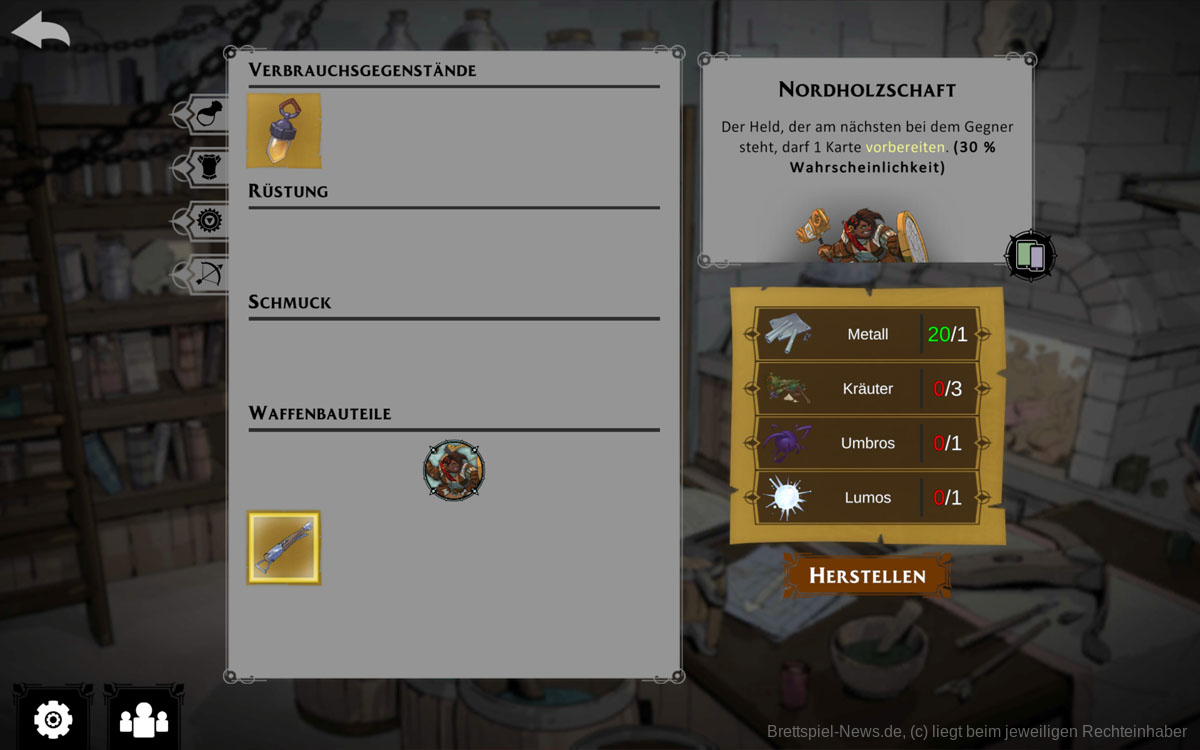Choose the highlighted weapon shaft component
1200x750 pixels.
pyautogui.click(x=284, y=548)
